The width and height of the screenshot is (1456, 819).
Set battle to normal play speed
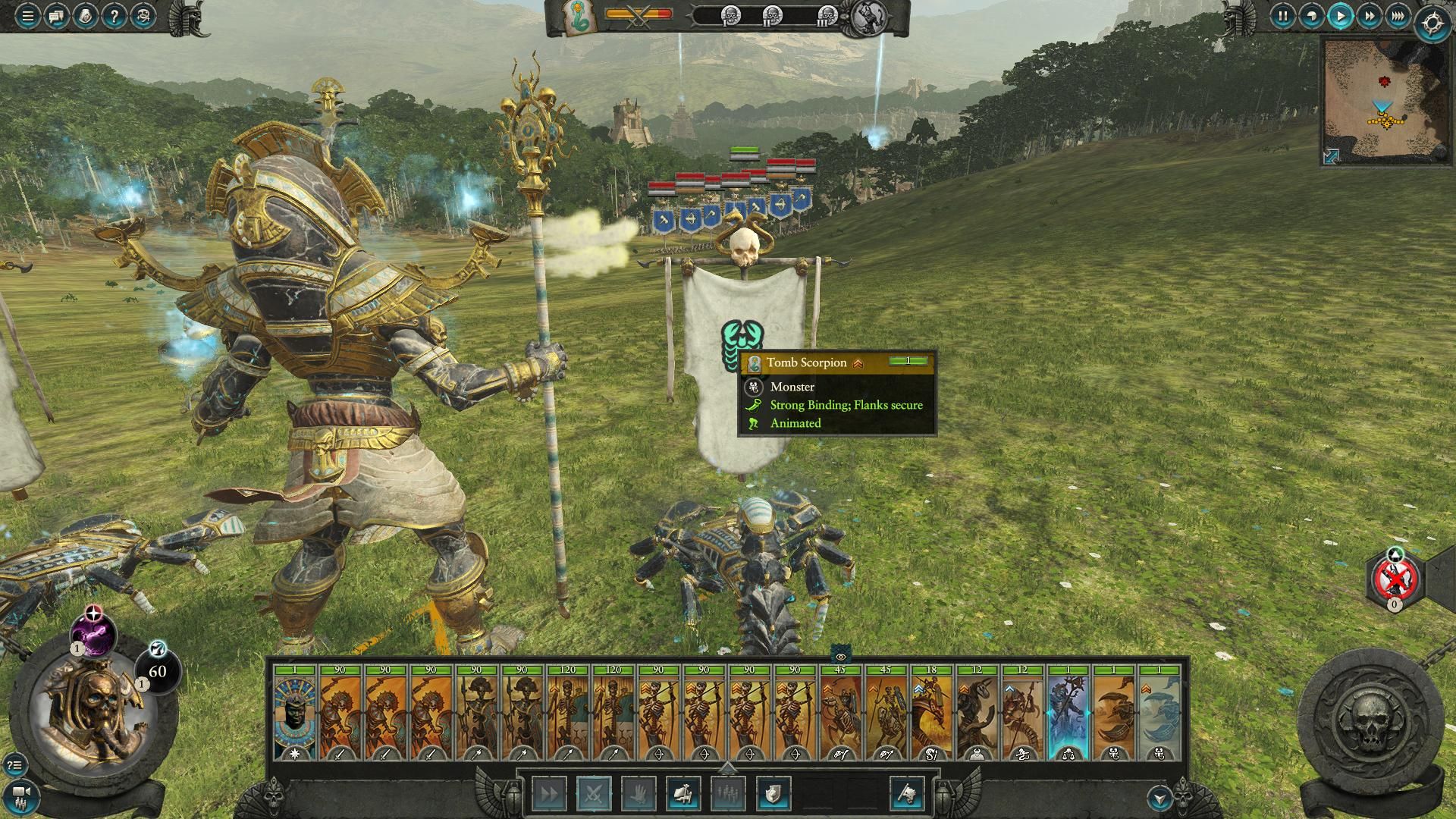[1340, 16]
